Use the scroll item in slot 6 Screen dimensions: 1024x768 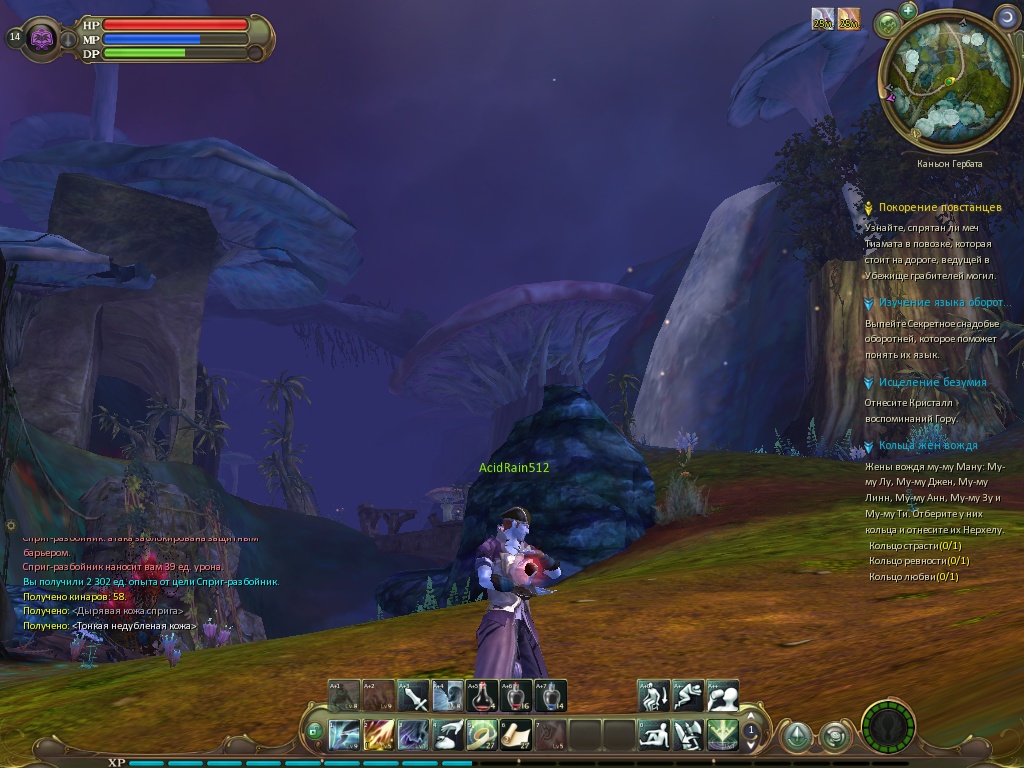(x=516, y=735)
